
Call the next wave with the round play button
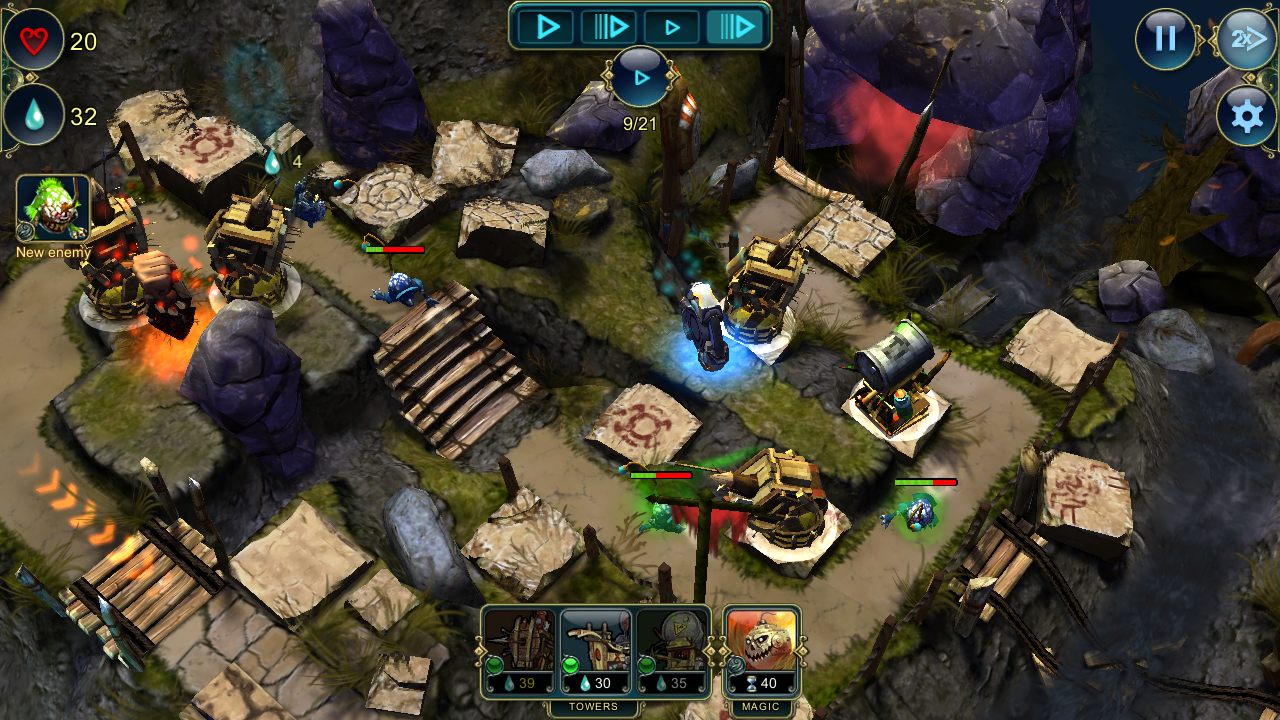click(640, 77)
